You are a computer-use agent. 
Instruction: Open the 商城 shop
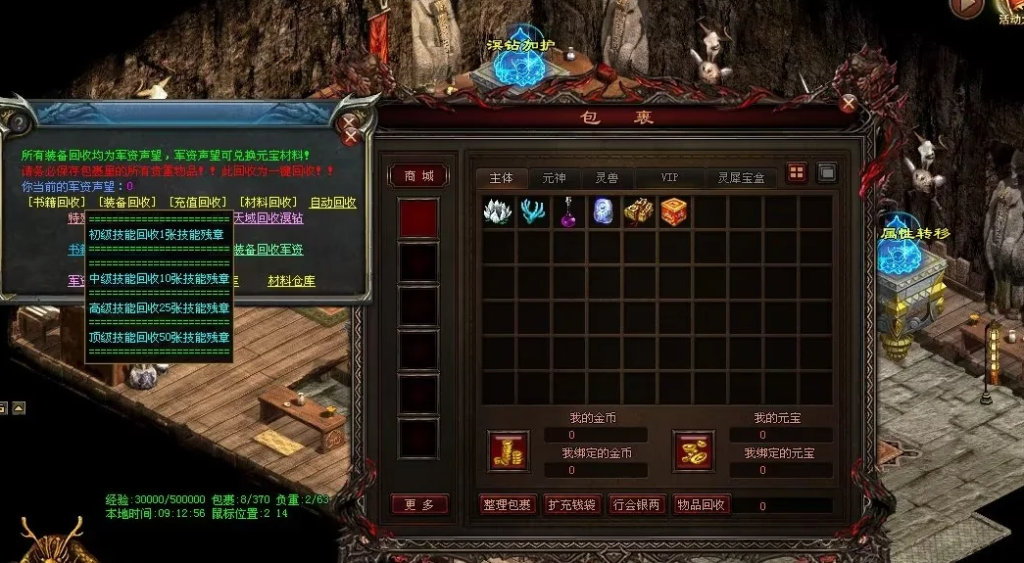419,176
